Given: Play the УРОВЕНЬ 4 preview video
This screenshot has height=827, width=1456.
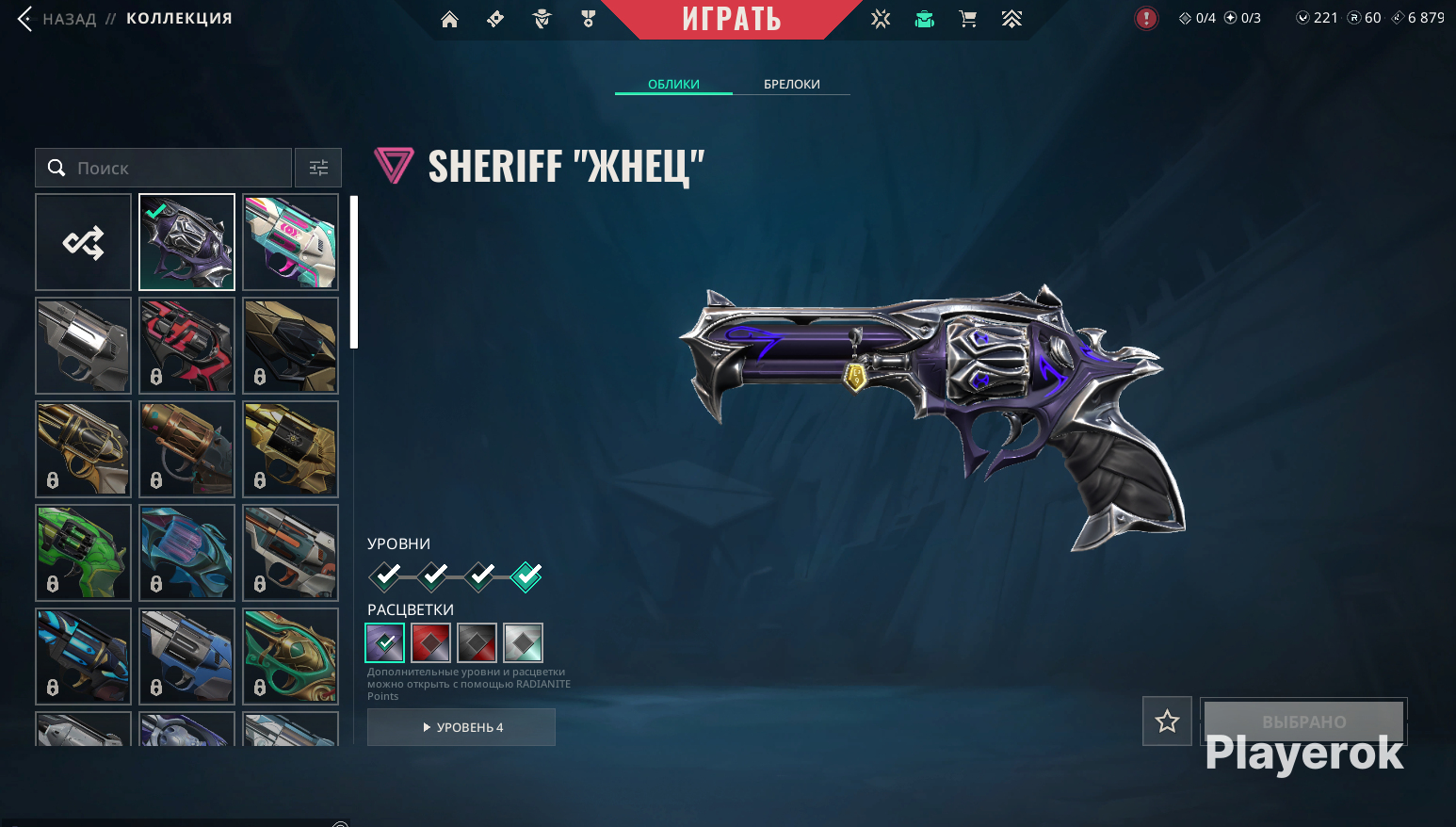Looking at the screenshot, I should 461,727.
